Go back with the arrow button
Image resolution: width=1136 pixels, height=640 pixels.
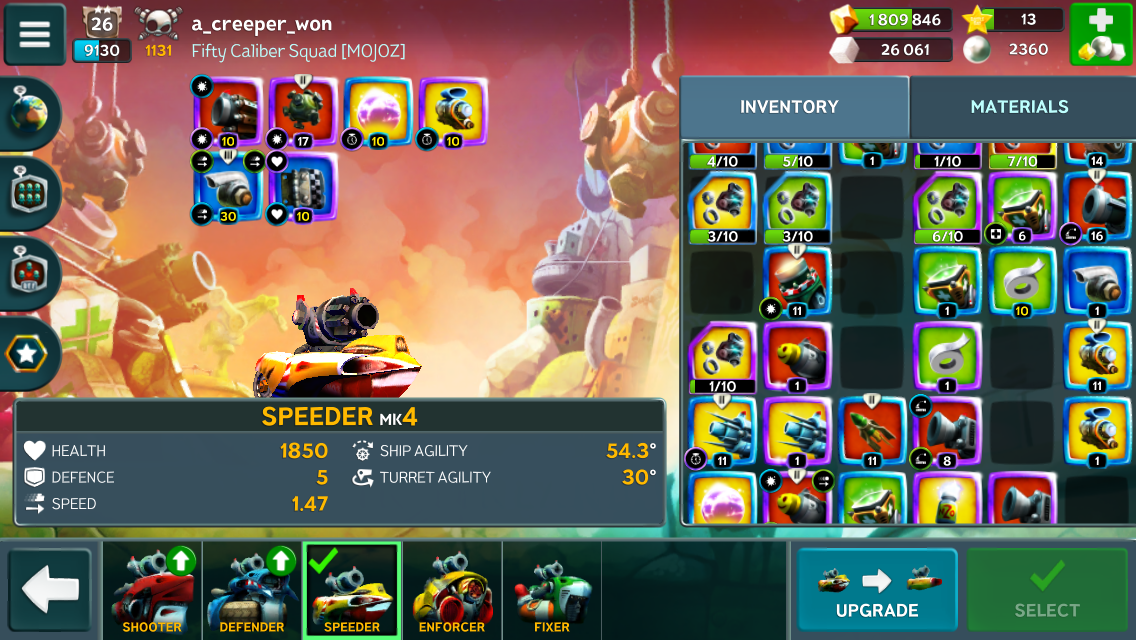pos(50,590)
